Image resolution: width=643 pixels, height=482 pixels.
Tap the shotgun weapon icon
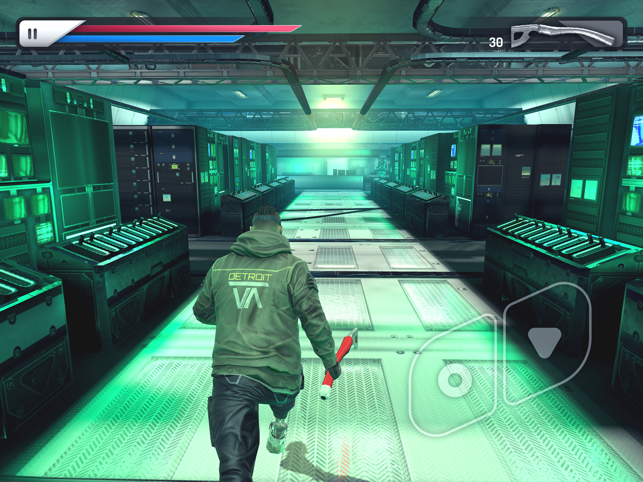click(563, 35)
